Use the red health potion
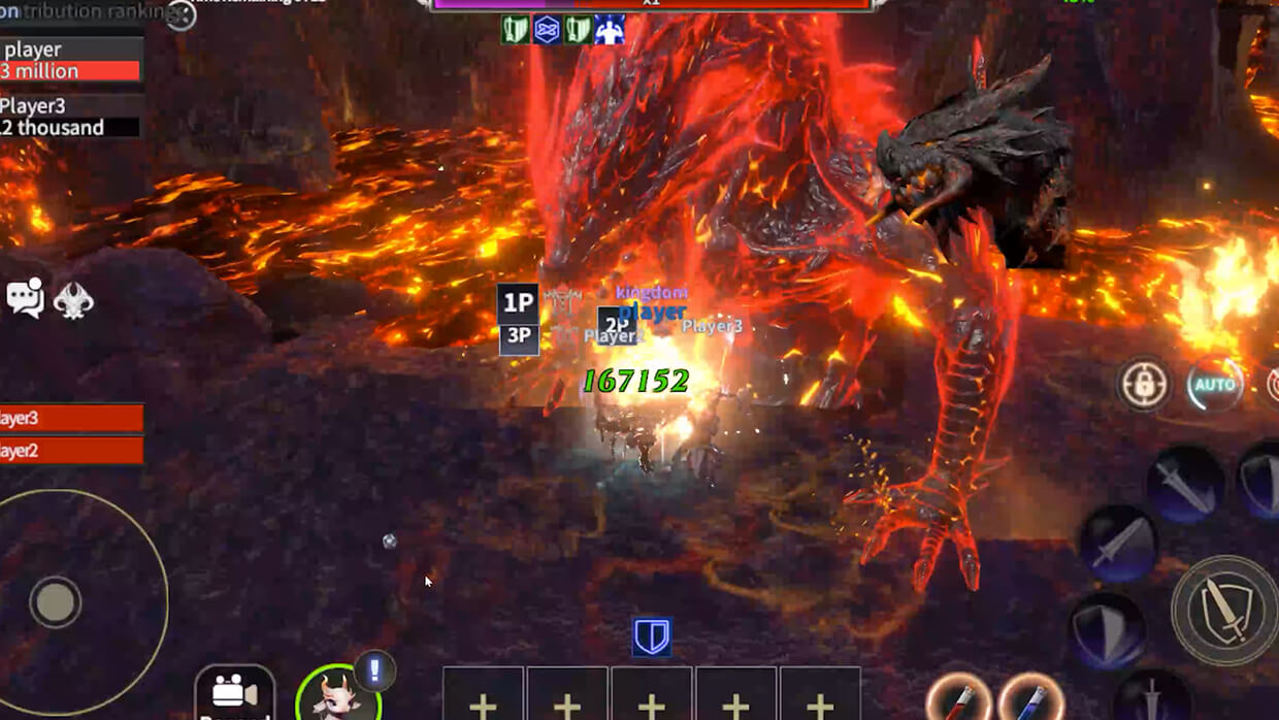Screen dimensions: 1279x720 [x=959, y=699]
